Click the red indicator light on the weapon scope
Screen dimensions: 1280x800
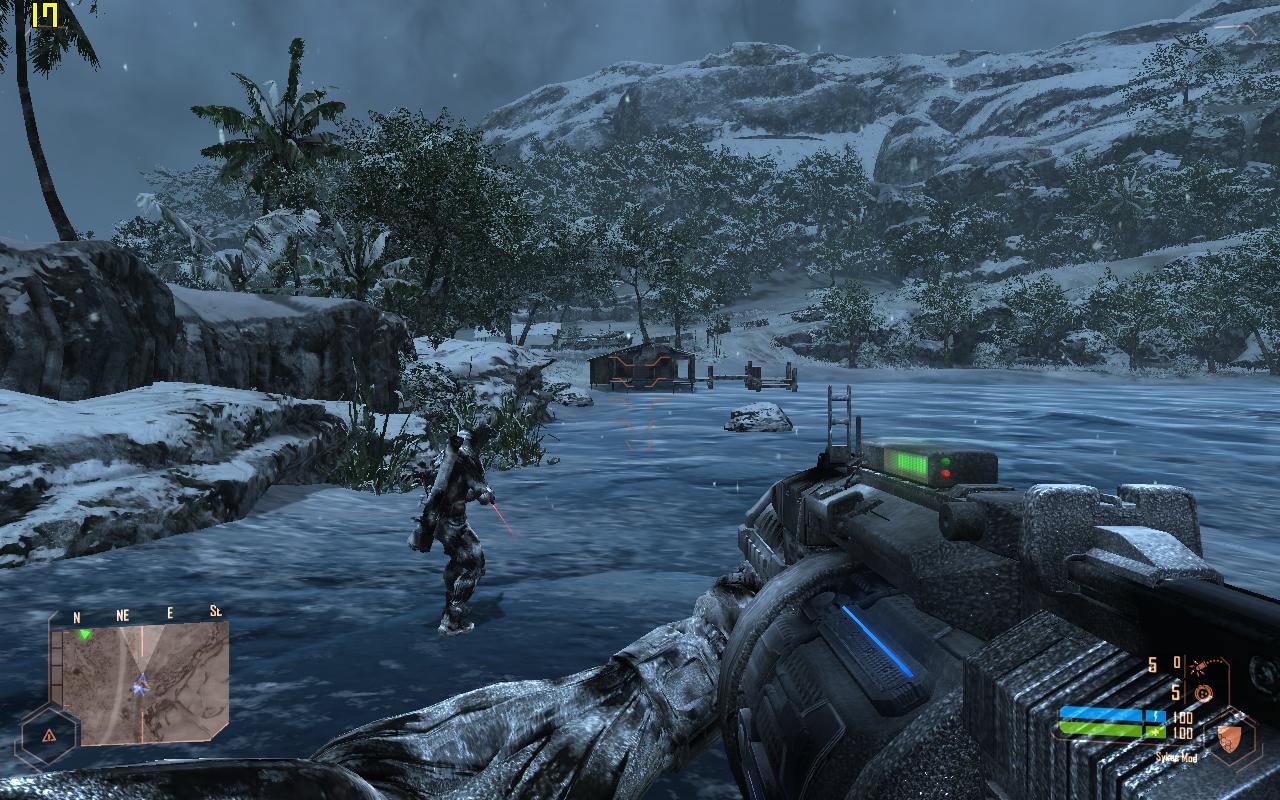(x=946, y=473)
